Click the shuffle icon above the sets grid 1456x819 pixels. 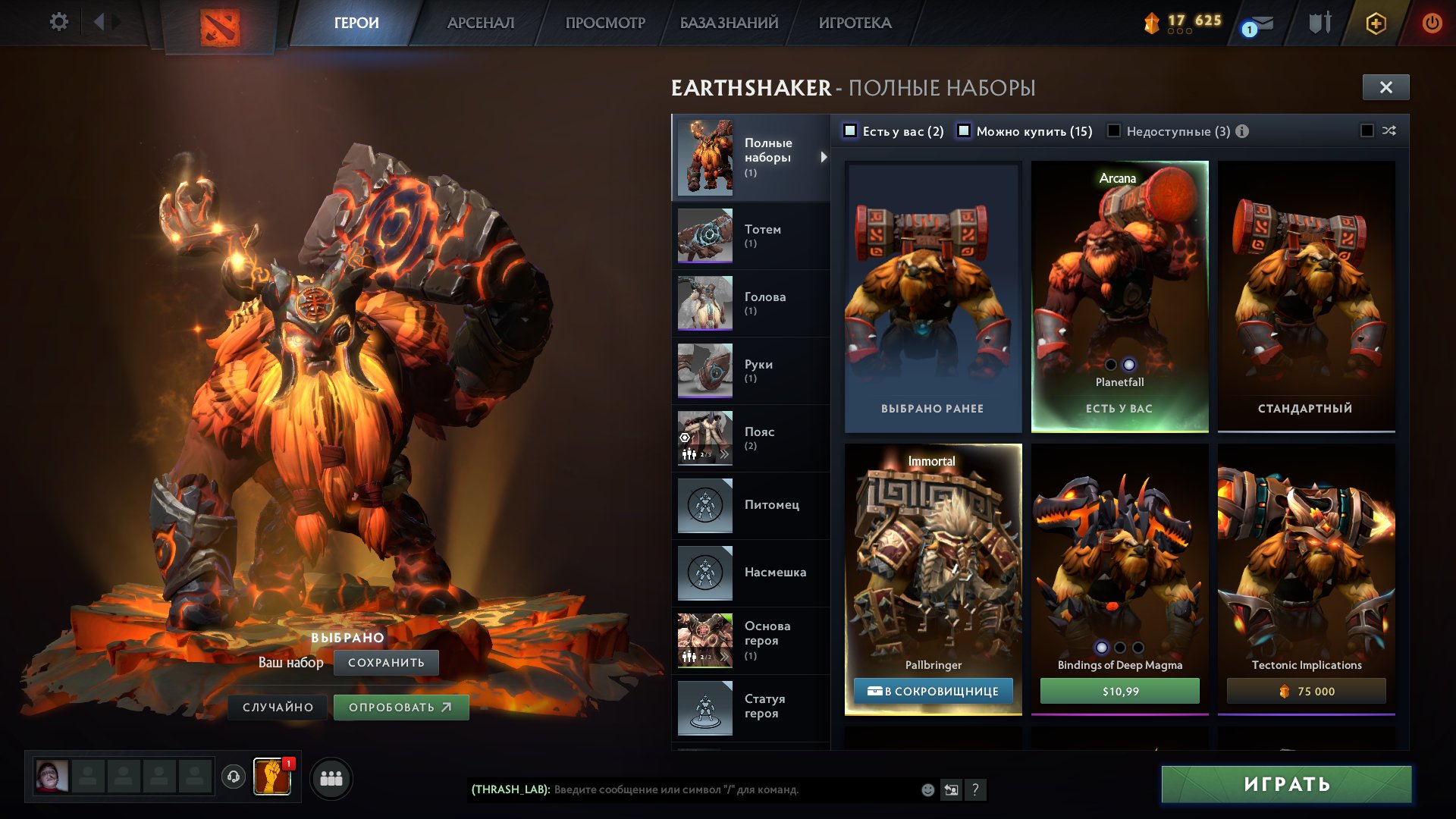coord(1389,131)
